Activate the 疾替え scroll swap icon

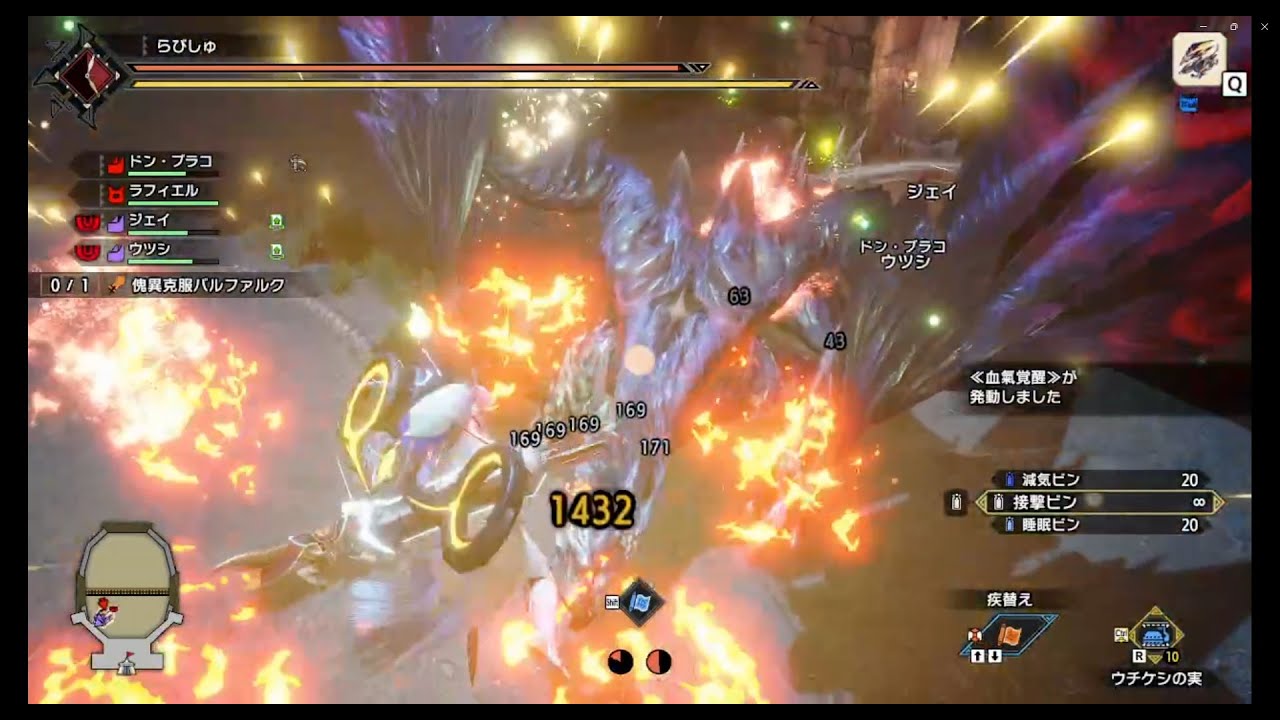tap(1014, 634)
